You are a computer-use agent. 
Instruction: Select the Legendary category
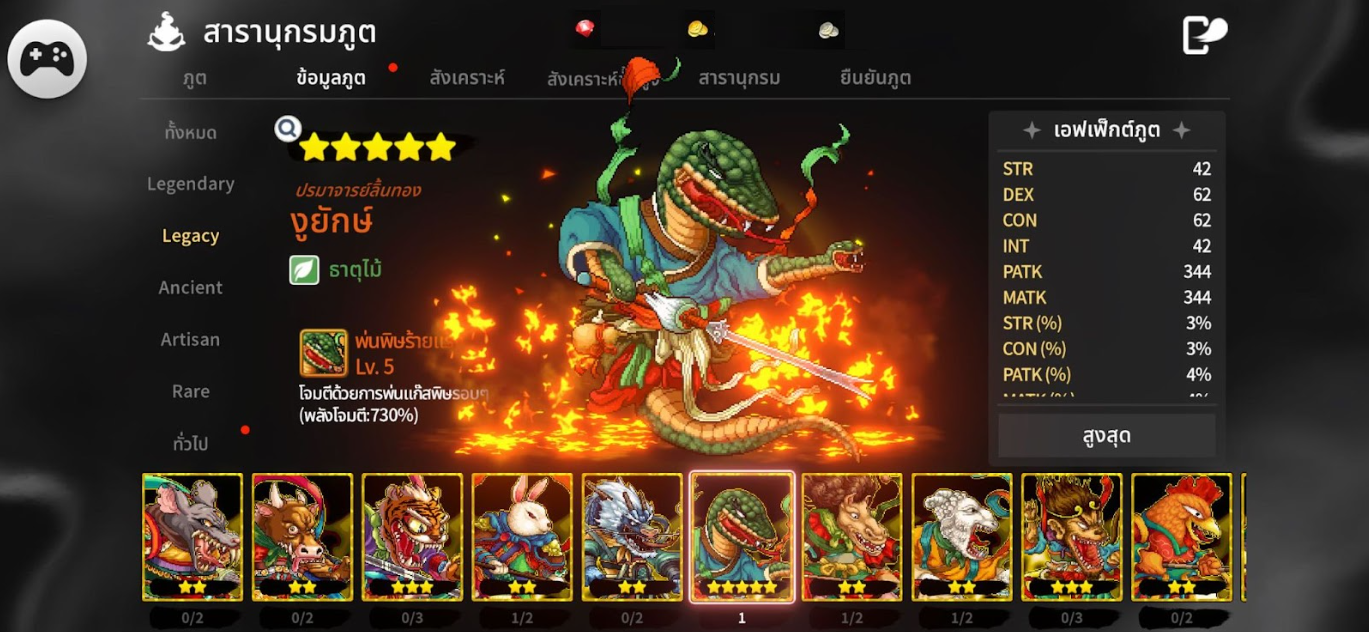(x=190, y=184)
